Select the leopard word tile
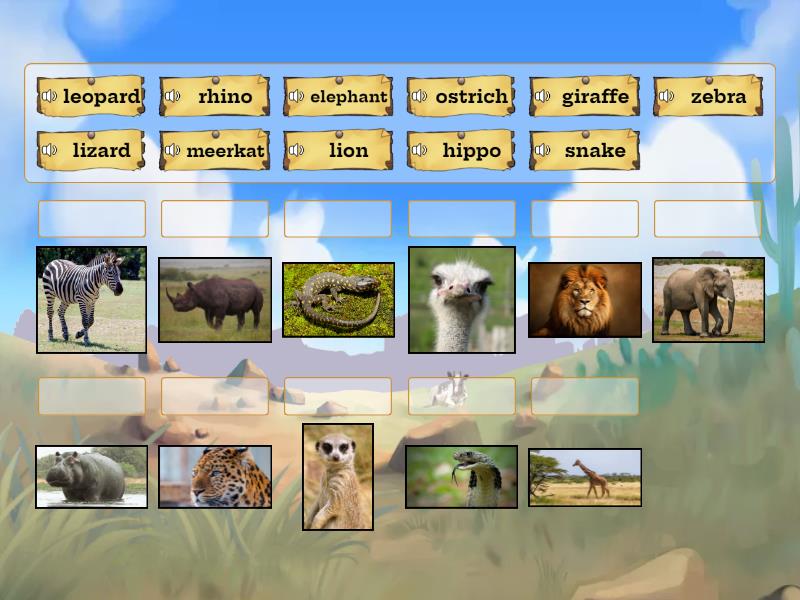Screen dimensions: 800x600 (100, 97)
